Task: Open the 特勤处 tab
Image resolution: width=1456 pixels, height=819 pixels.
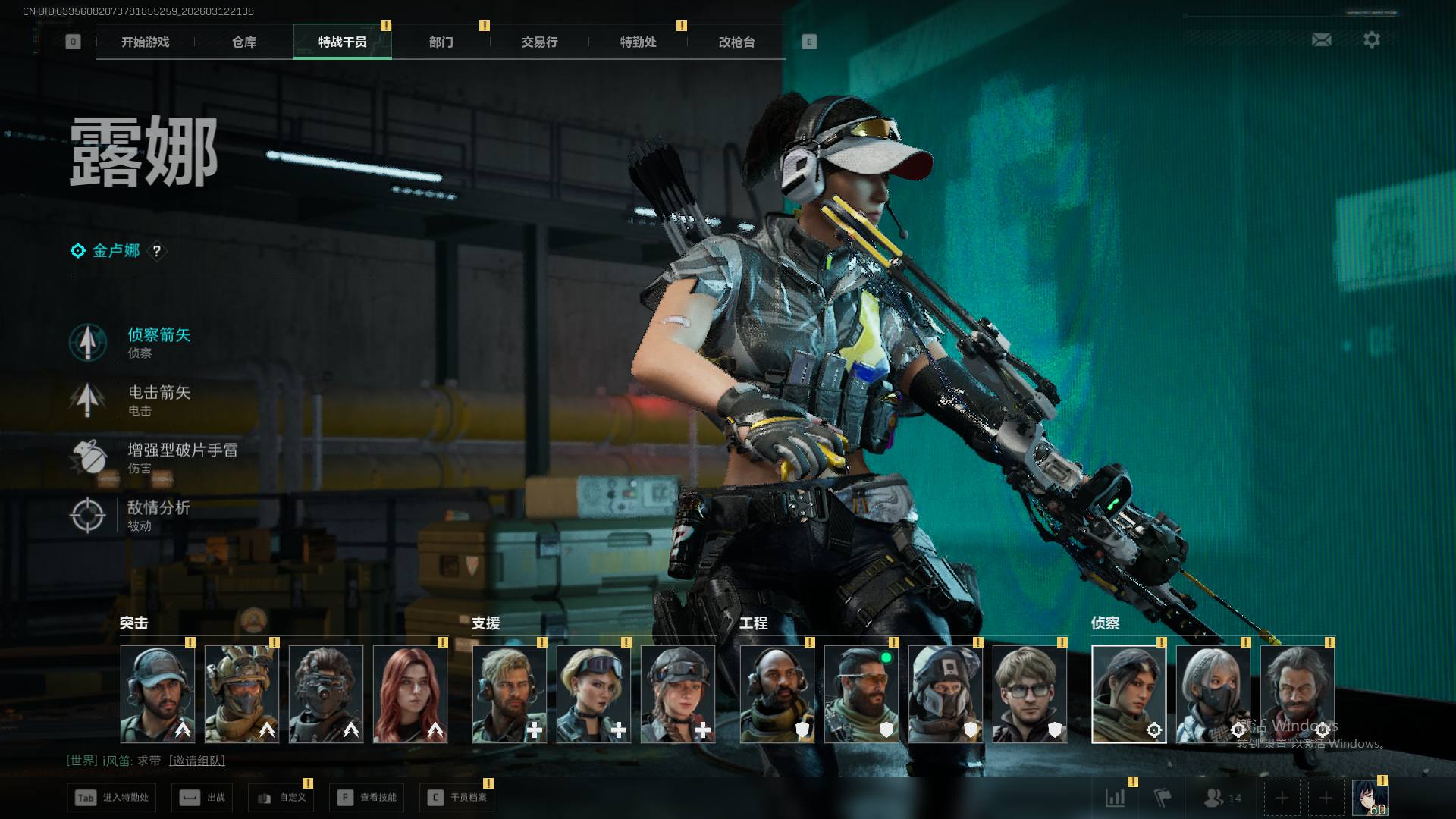Action: (x=638, y=42)
